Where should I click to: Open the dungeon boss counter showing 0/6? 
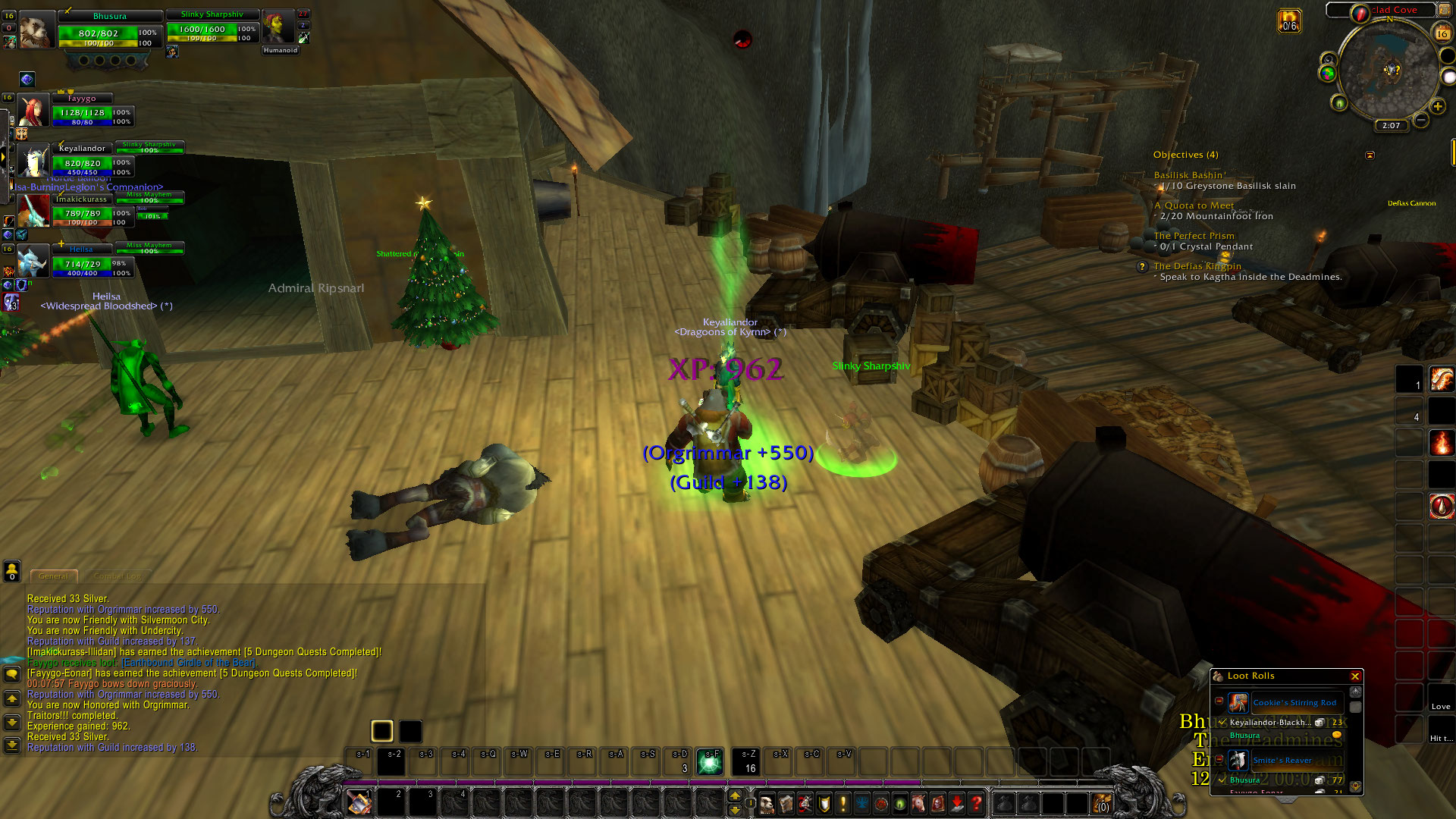click(x=1289, y=20)
